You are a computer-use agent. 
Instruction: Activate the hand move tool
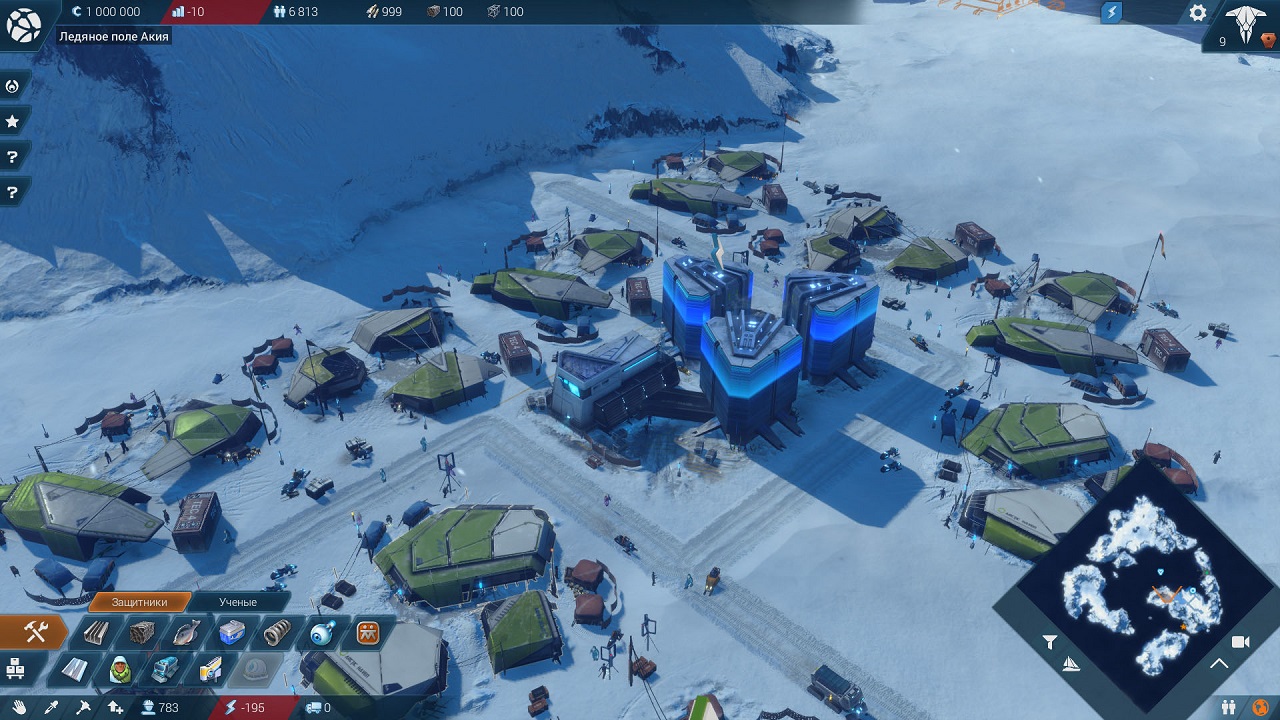pos(19,707)
